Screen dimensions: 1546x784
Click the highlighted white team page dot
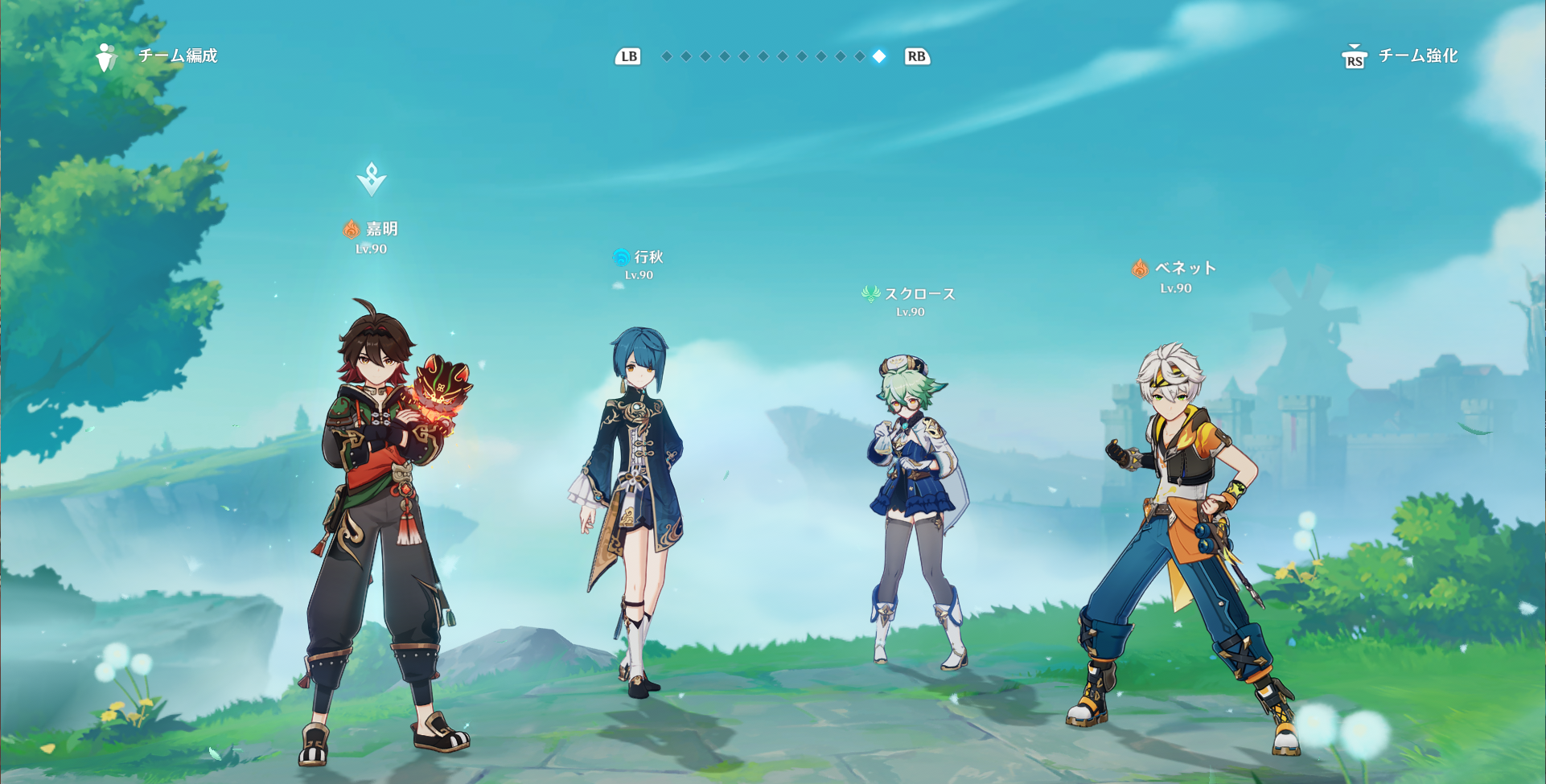click(879, 56)
